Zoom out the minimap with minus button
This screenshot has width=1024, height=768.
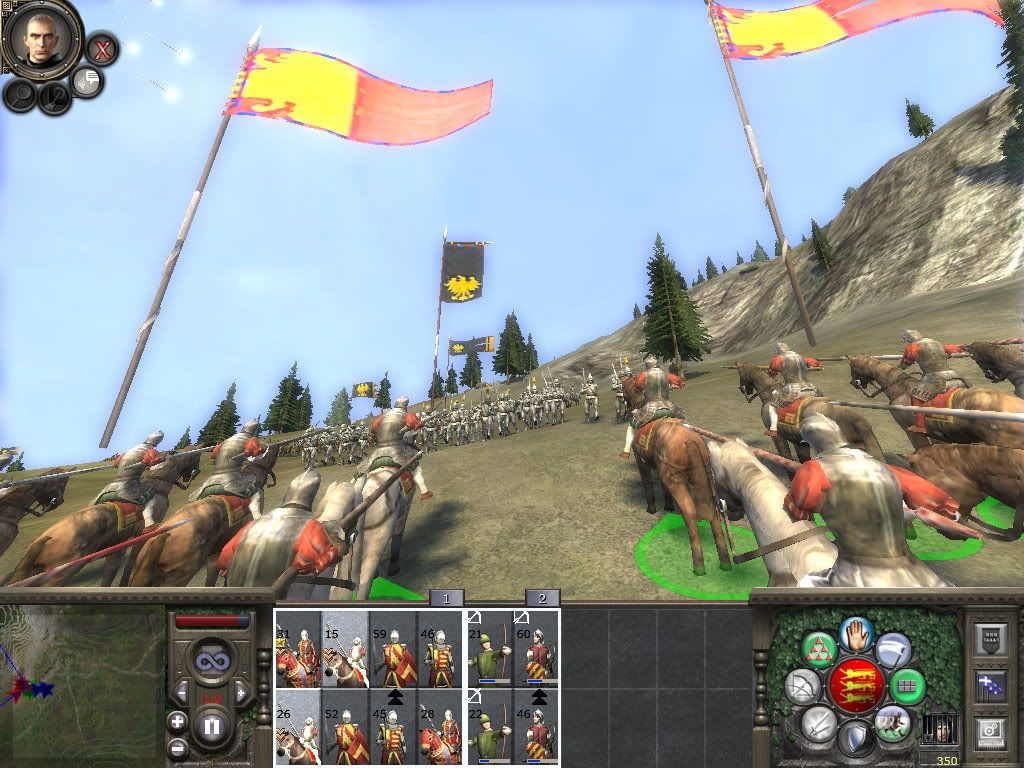tap(178, 747)
